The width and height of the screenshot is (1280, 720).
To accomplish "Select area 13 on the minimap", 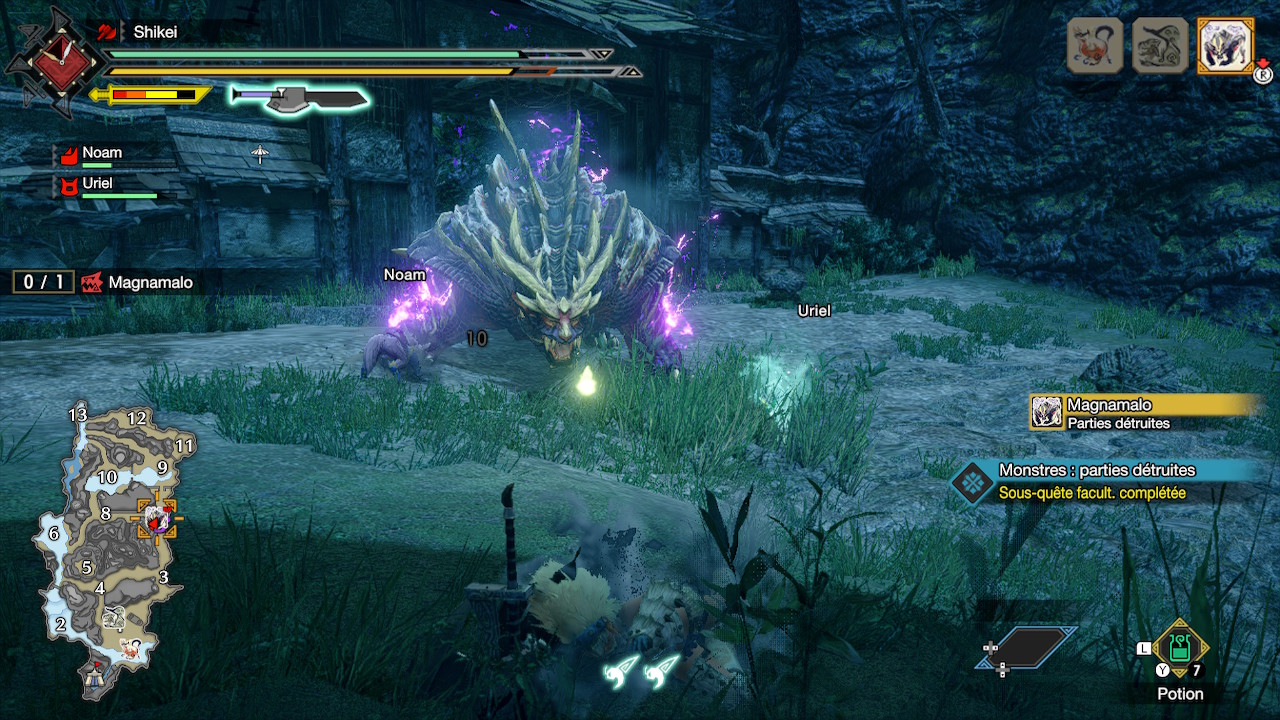I will click(x=78, y=415).
